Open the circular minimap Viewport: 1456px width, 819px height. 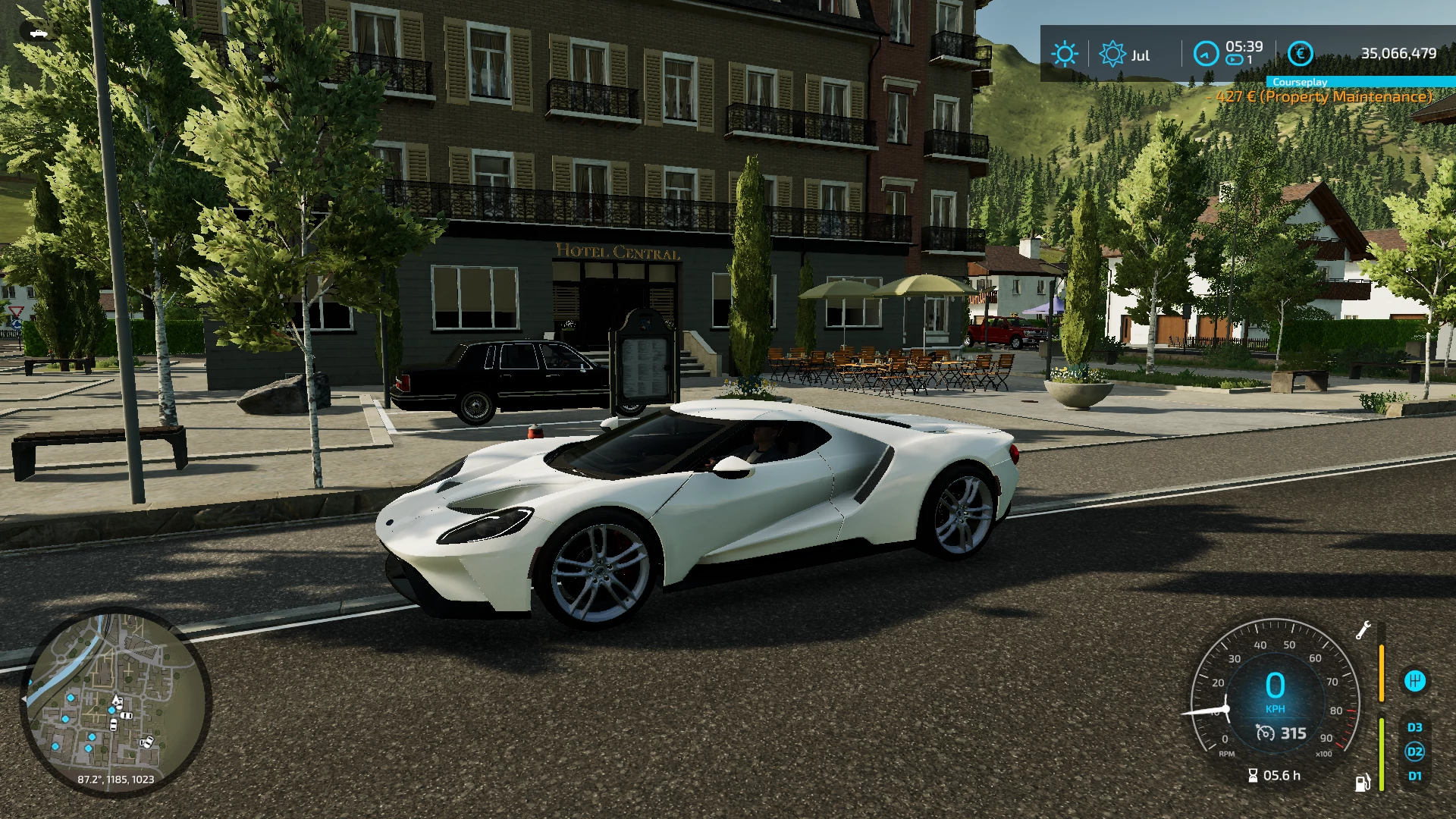[115, 702]
